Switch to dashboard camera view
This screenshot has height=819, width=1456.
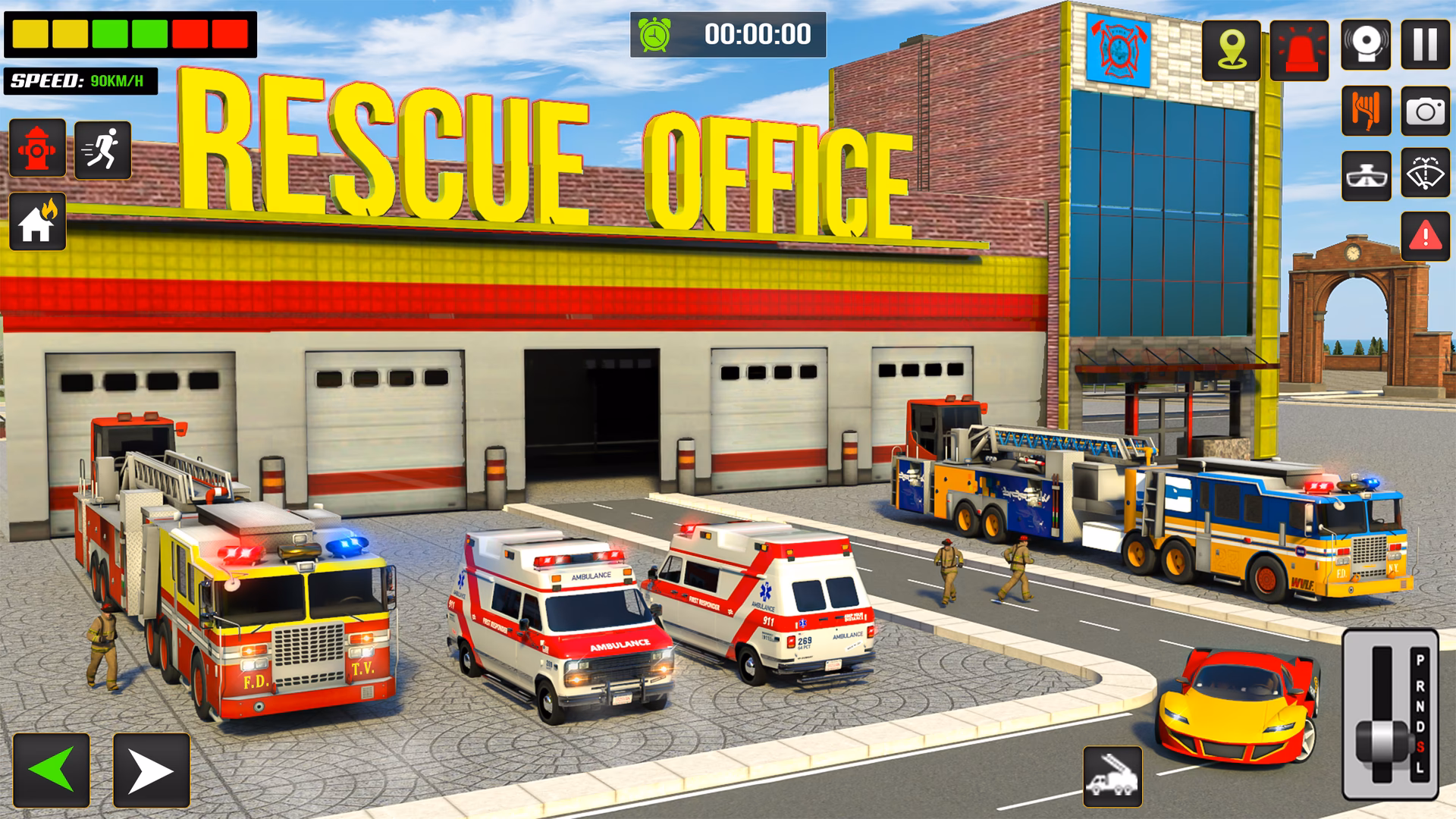[1368, 176]
